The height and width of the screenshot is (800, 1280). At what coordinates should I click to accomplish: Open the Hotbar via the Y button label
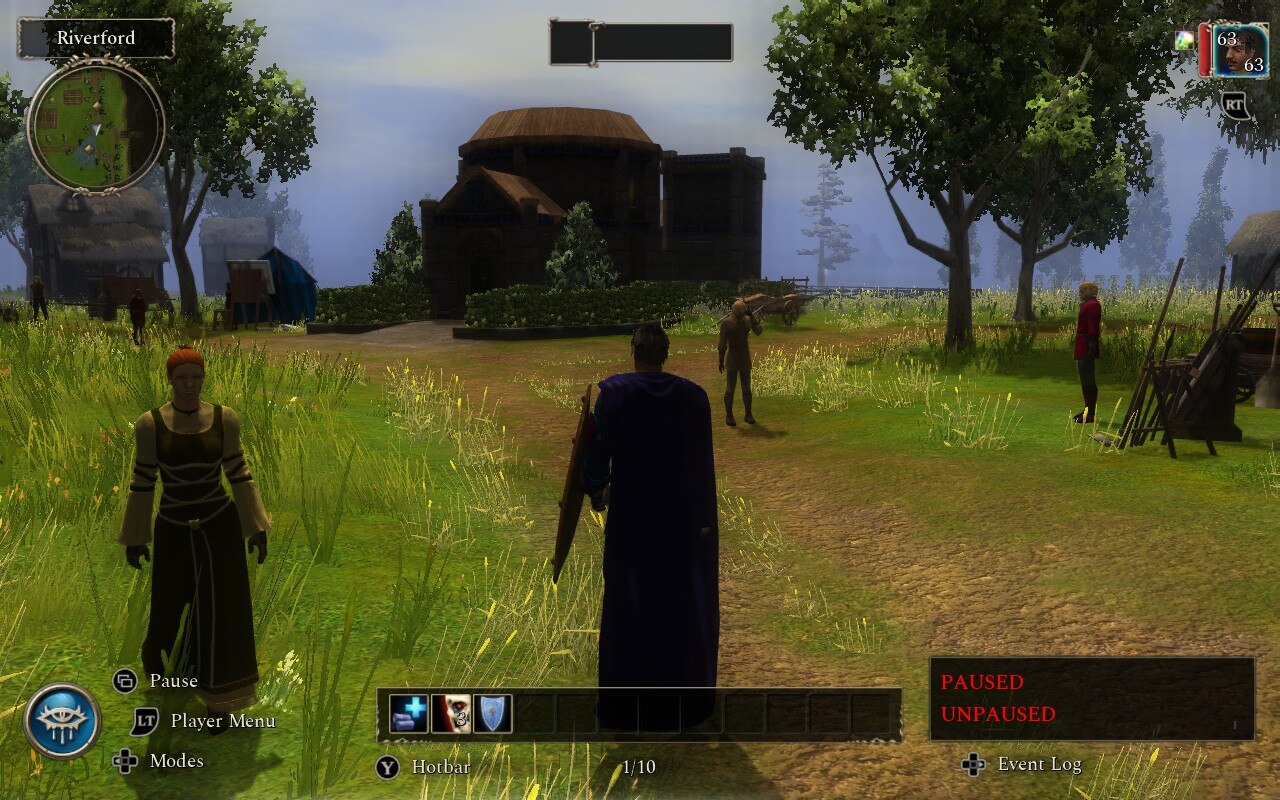[385, 766]
